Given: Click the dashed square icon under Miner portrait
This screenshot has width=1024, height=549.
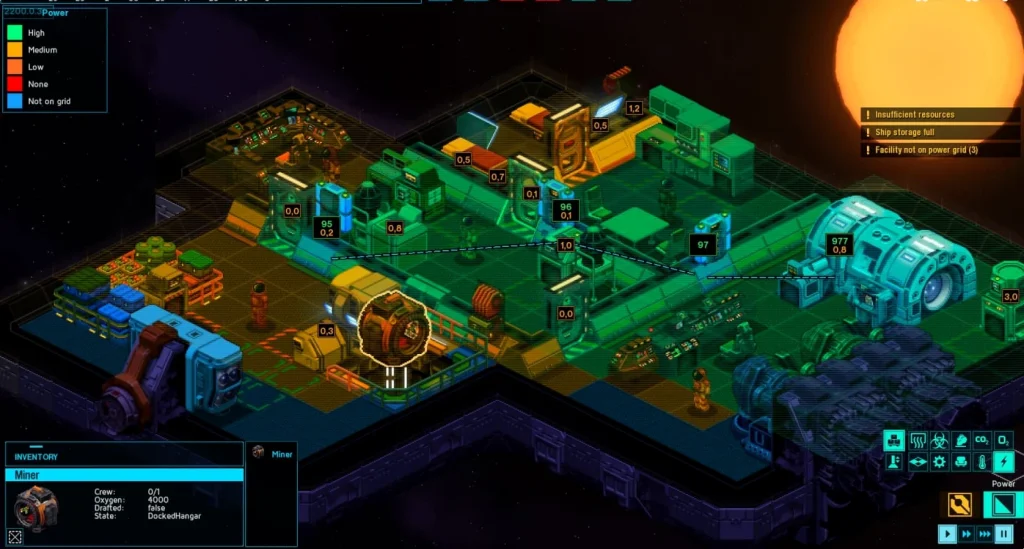Looking at the screenshot, I should 15,536.
